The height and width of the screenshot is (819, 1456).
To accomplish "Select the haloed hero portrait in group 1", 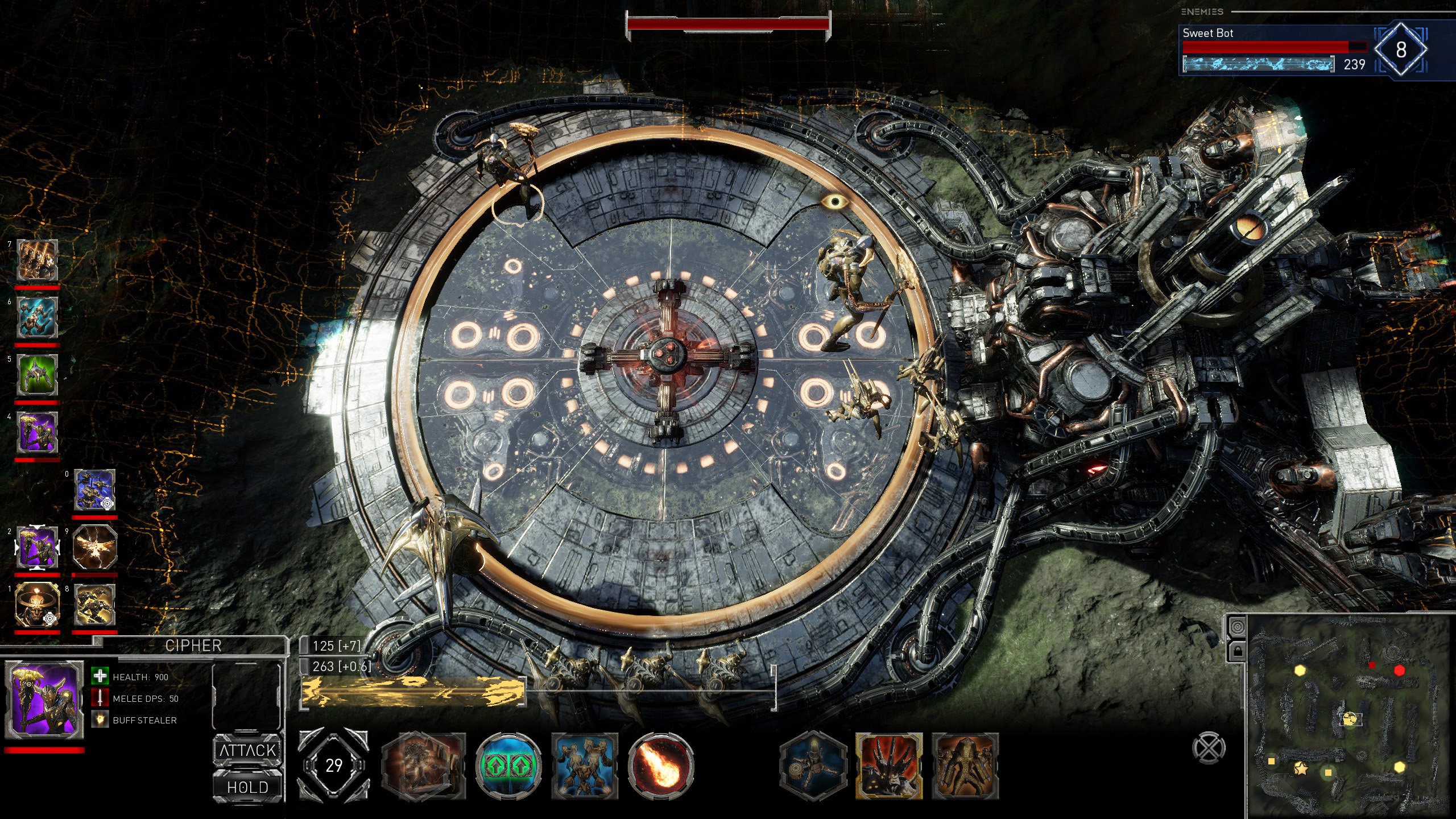I will [x=38, y=605].
